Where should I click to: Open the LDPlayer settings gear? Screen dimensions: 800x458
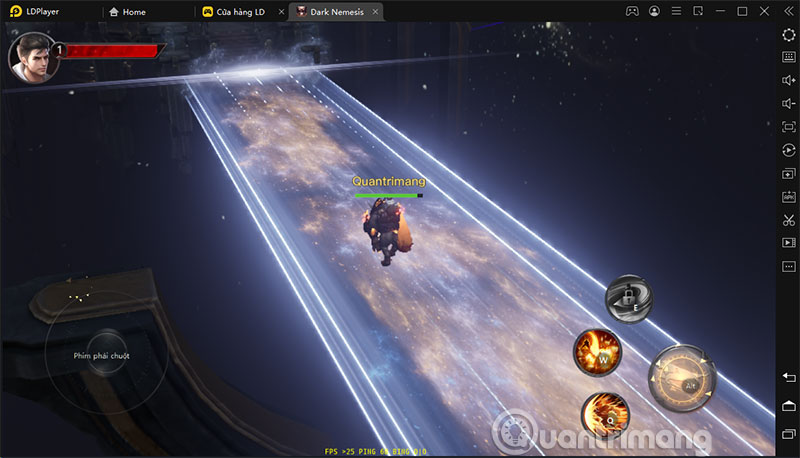[x=789, y=35]
